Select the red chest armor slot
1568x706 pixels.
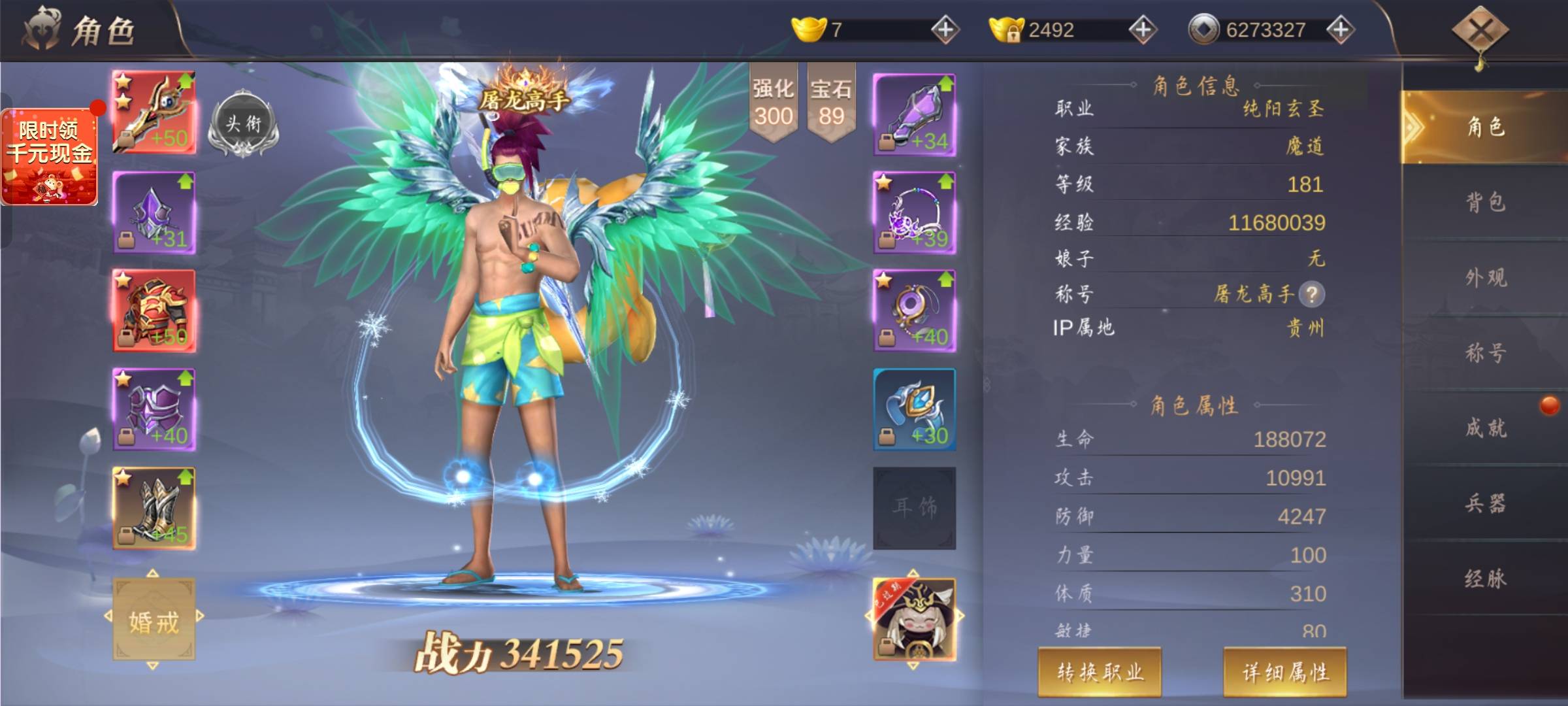(x=154, y=311)
